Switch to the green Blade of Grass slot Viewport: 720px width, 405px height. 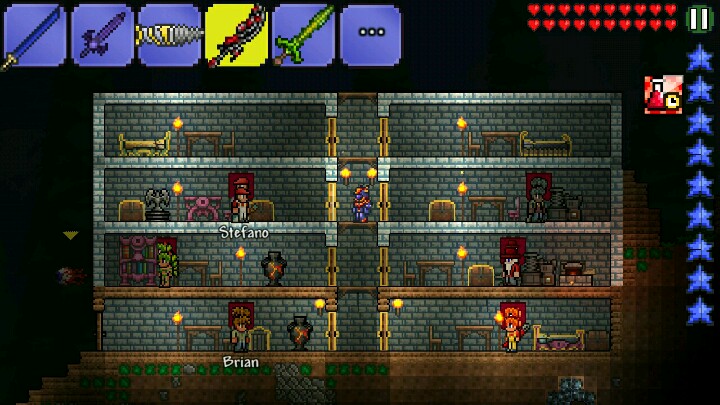pyautogui.click(x=303, y=35)
